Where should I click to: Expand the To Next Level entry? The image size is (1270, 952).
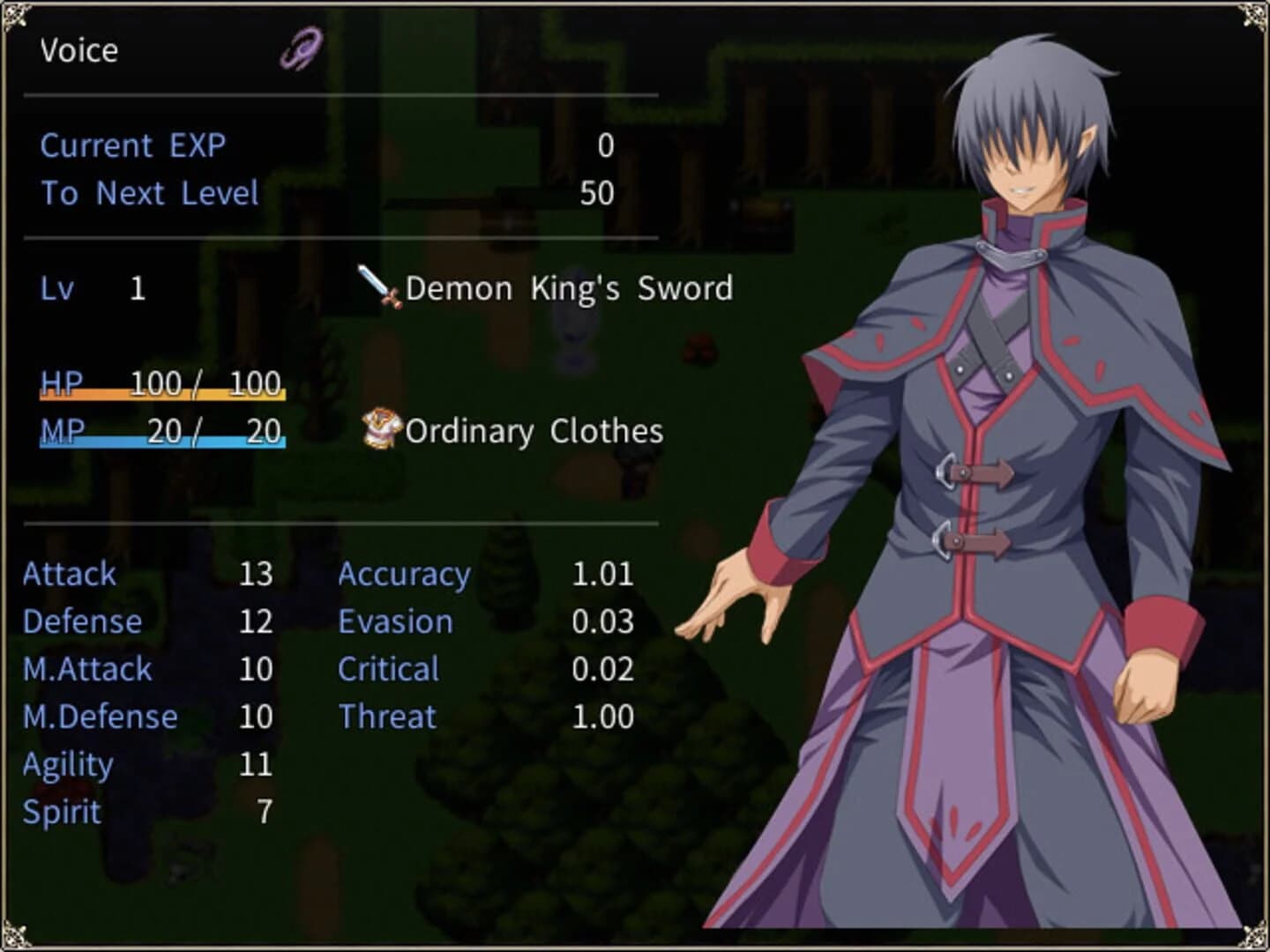click(x=148, y=193)
